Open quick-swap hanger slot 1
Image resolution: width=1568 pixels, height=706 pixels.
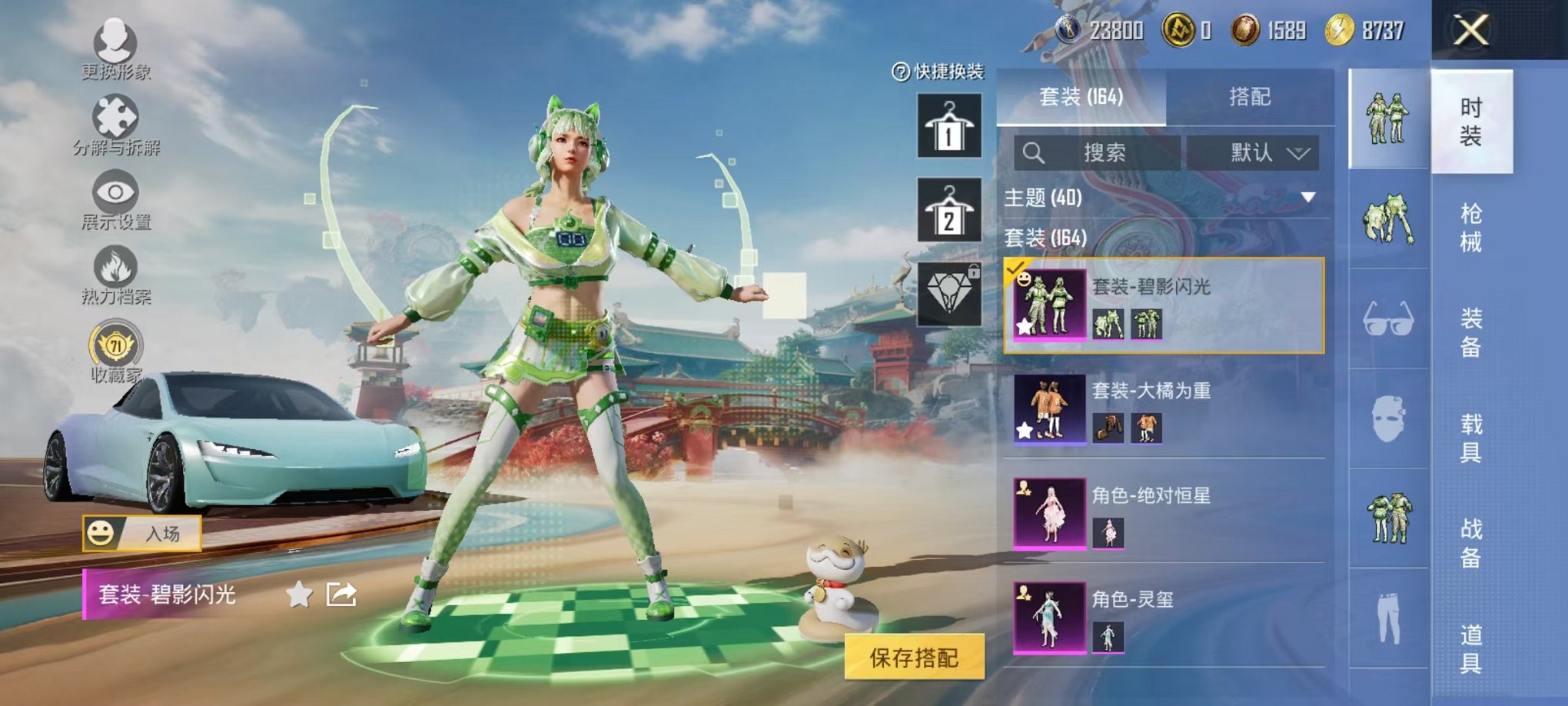tap(950, 125)
